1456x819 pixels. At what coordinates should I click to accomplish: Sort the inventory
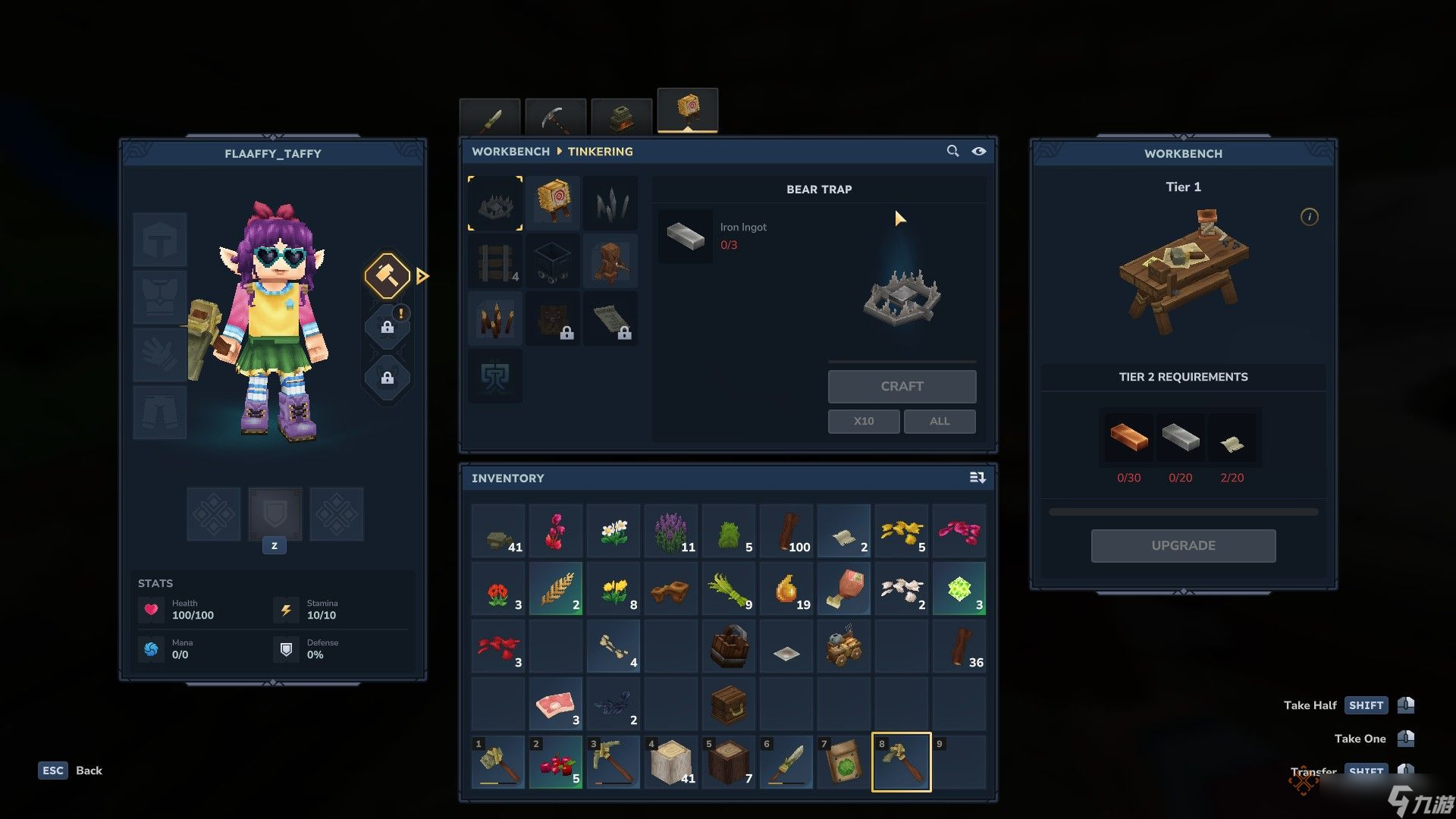pyautogui.click(x=977, y=478)
